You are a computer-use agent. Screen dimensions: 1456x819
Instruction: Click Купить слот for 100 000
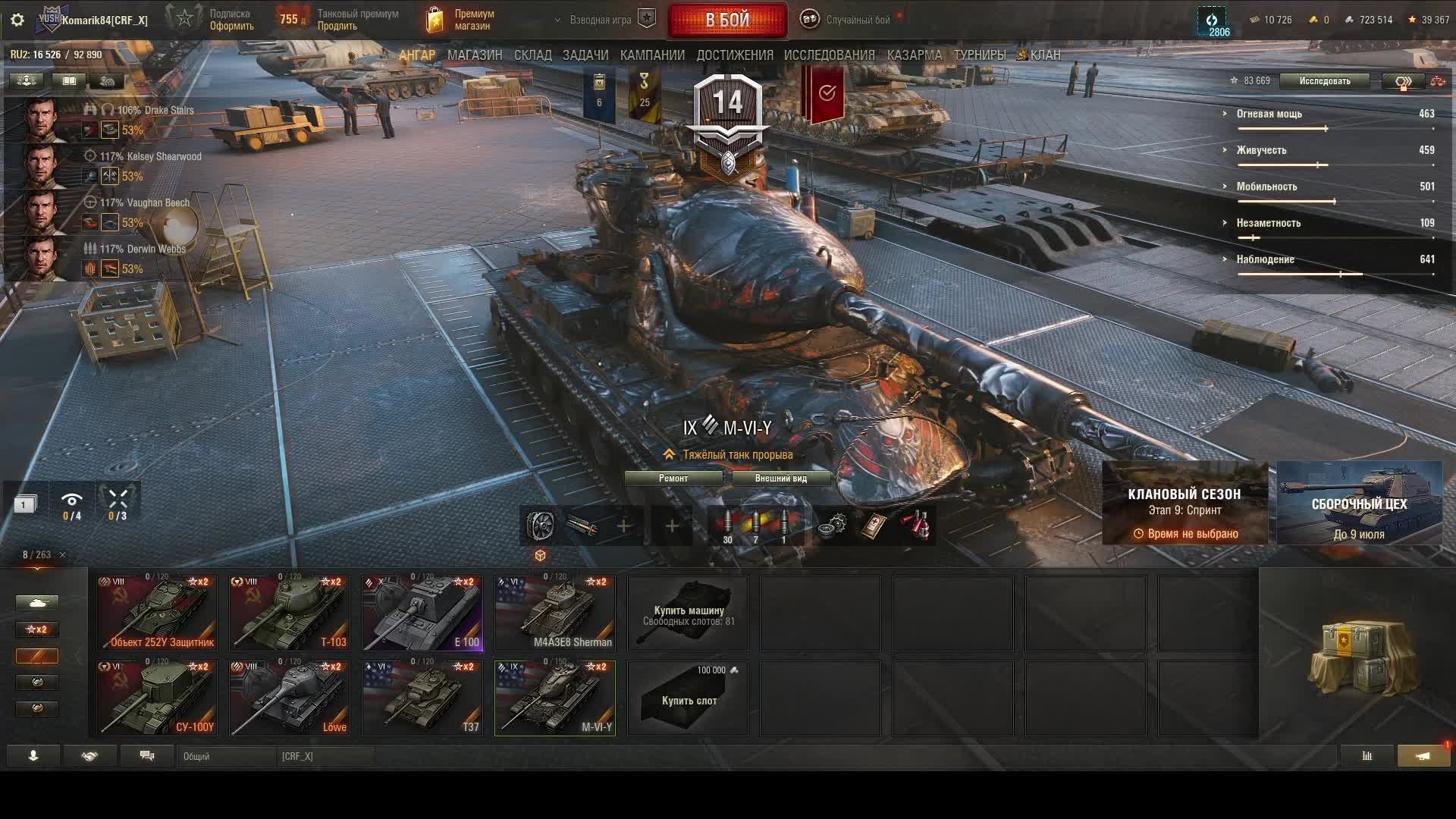click(x=688, y=698)
